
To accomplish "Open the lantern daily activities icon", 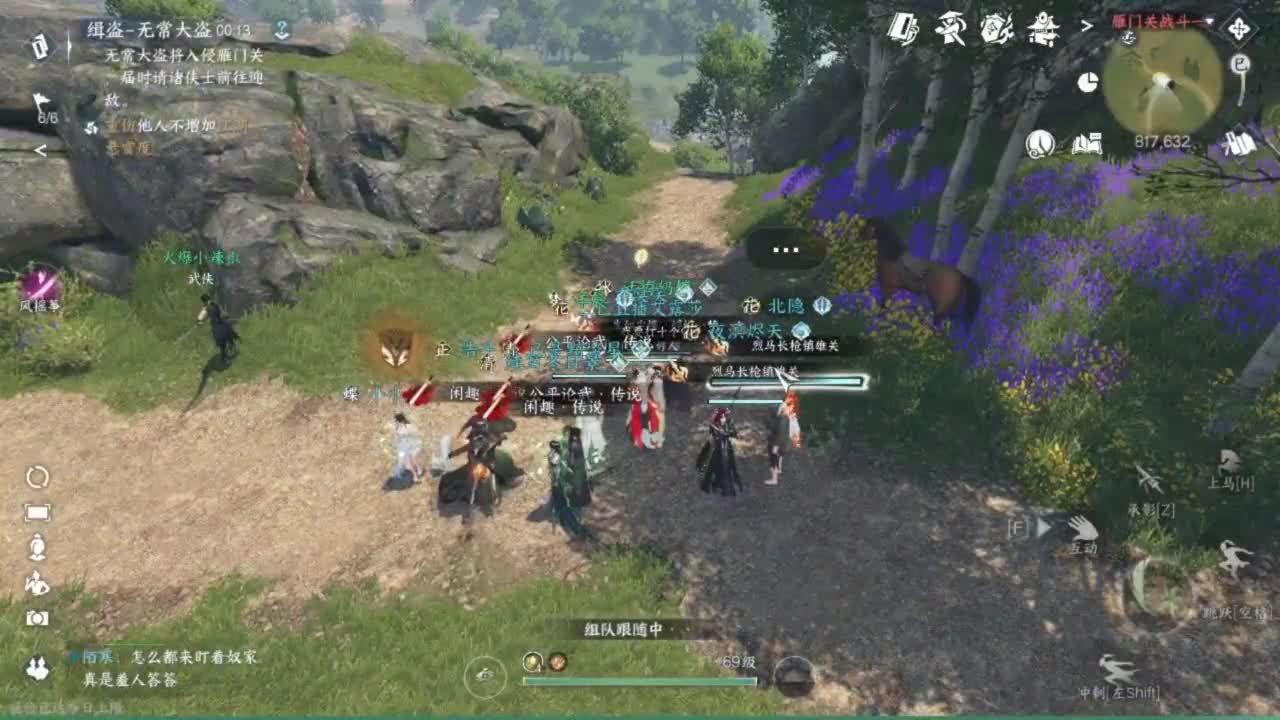I will point(1038,145).
